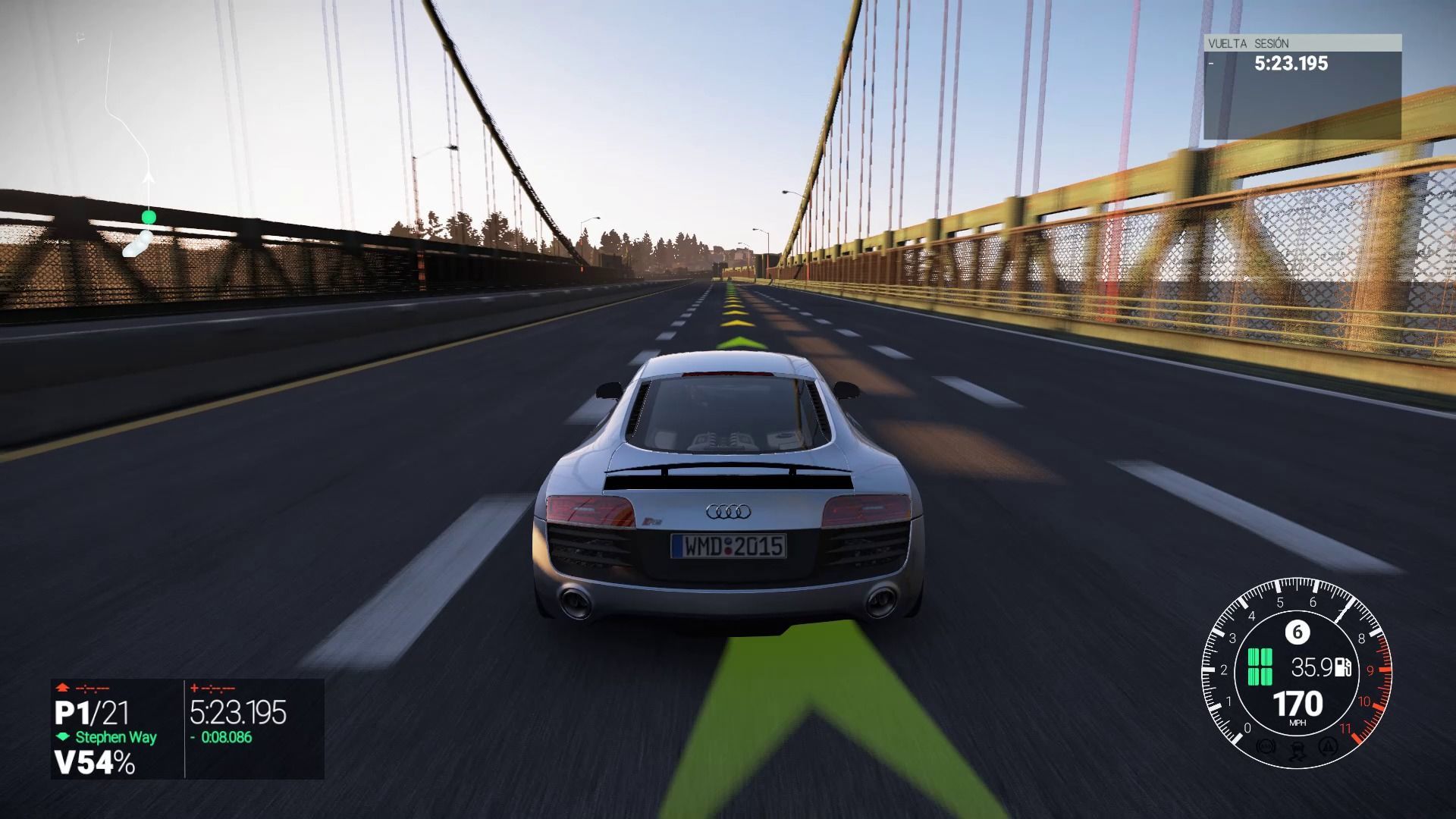Screen dimensions: 1456x819
Task: Toggle the traction control warning-triangle icon
Action: [1327, 746]
